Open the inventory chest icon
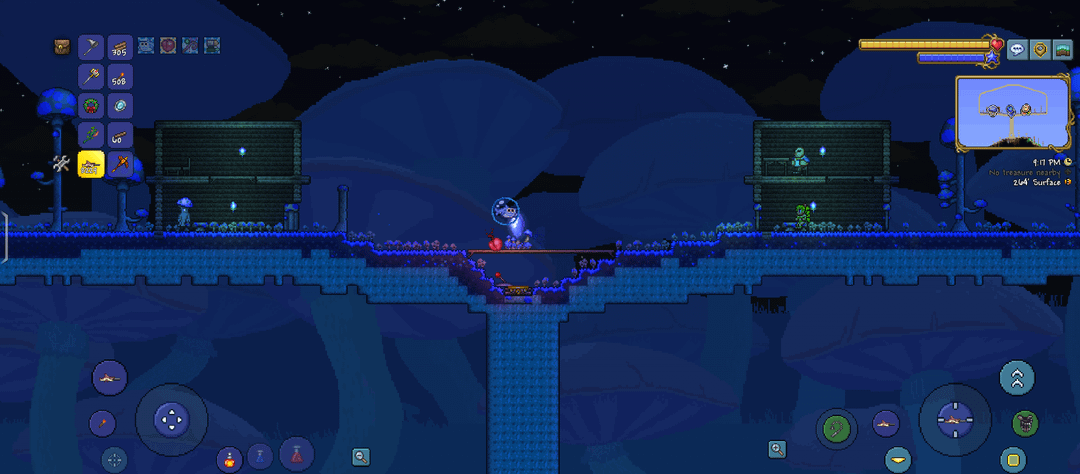Screen dimensions: 1080x474 [63, 46]
